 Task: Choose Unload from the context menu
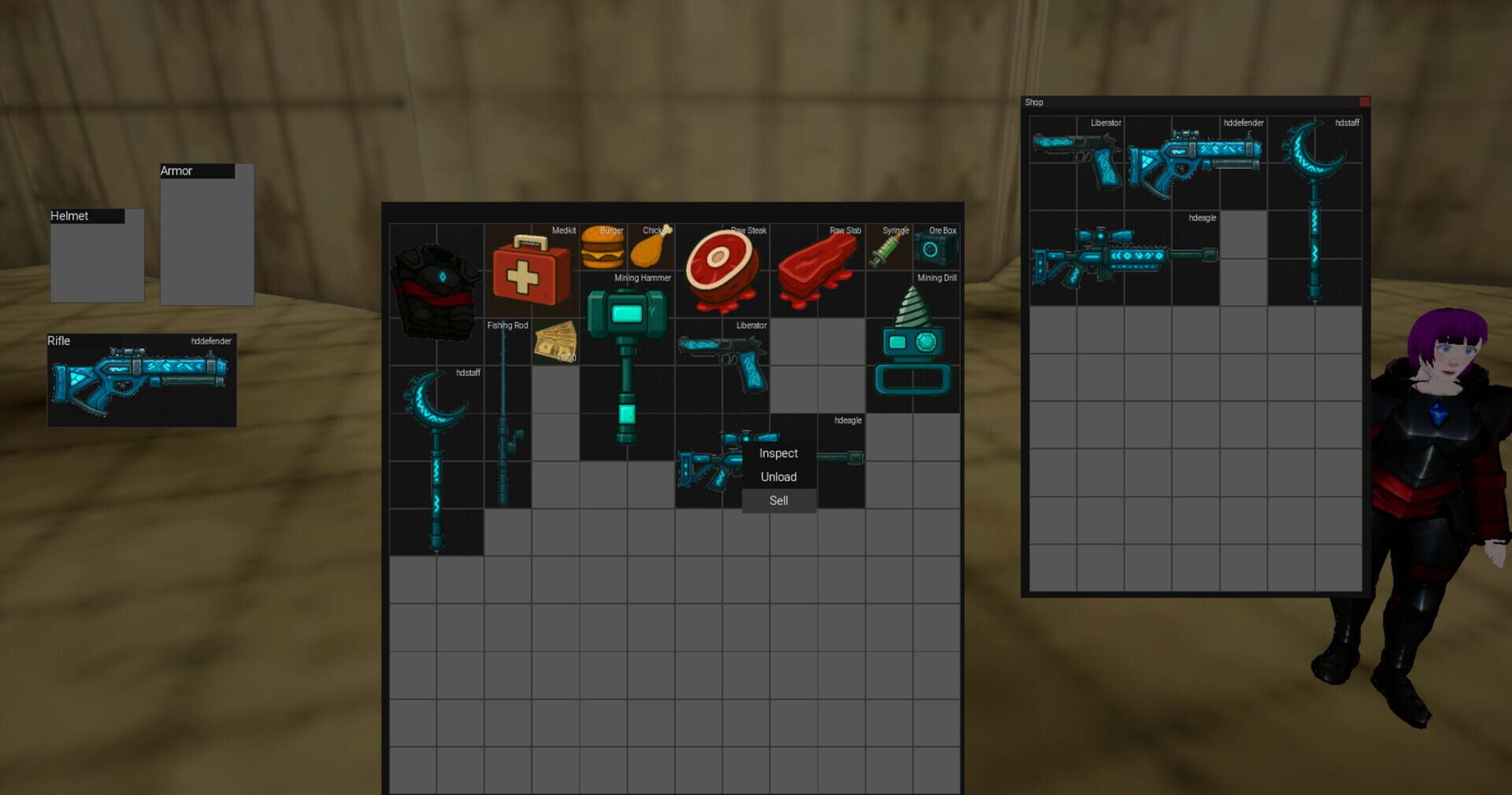pos(778,477)
